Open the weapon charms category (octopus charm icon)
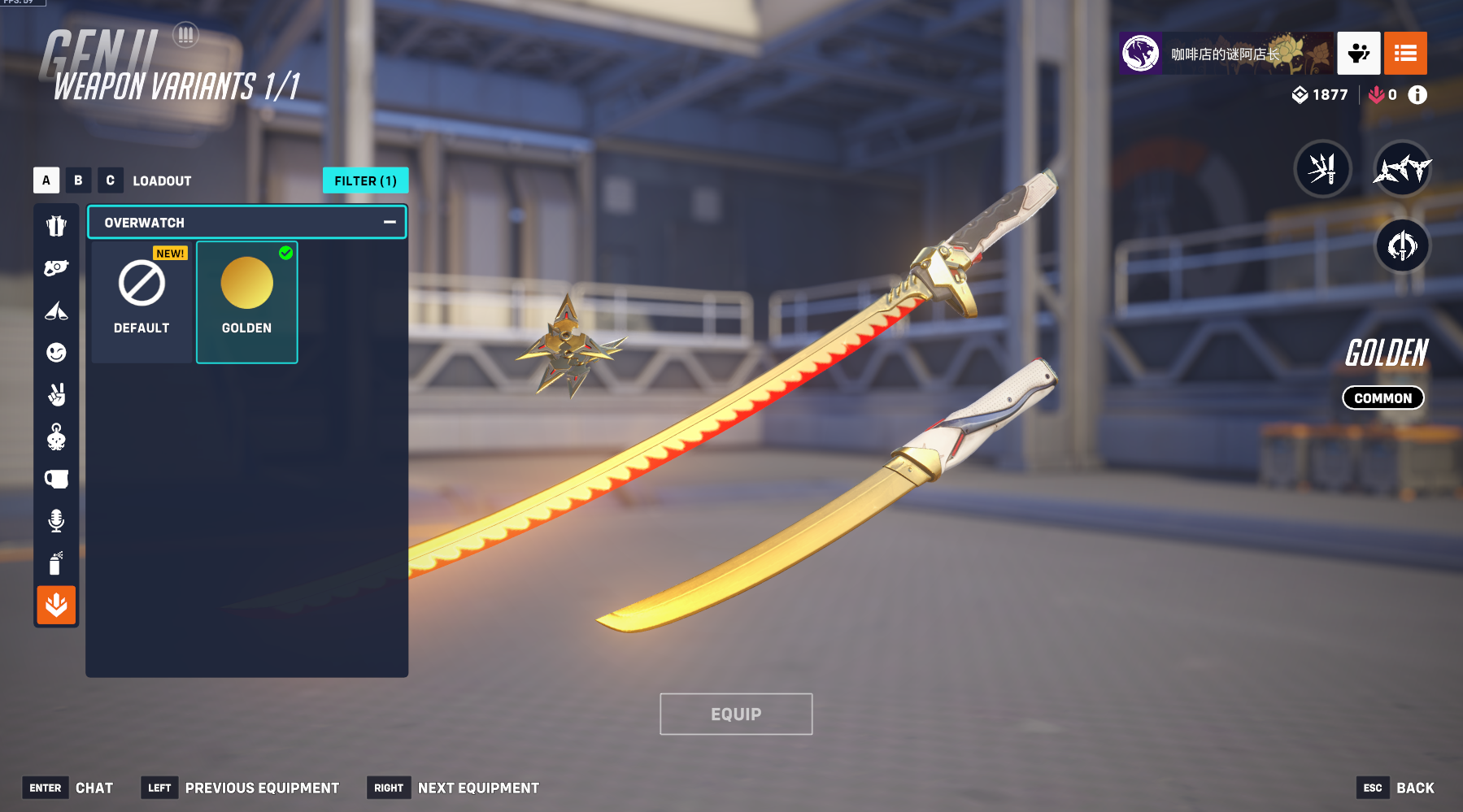Viewport: 1463px width, 812px height. click(56, 437)
